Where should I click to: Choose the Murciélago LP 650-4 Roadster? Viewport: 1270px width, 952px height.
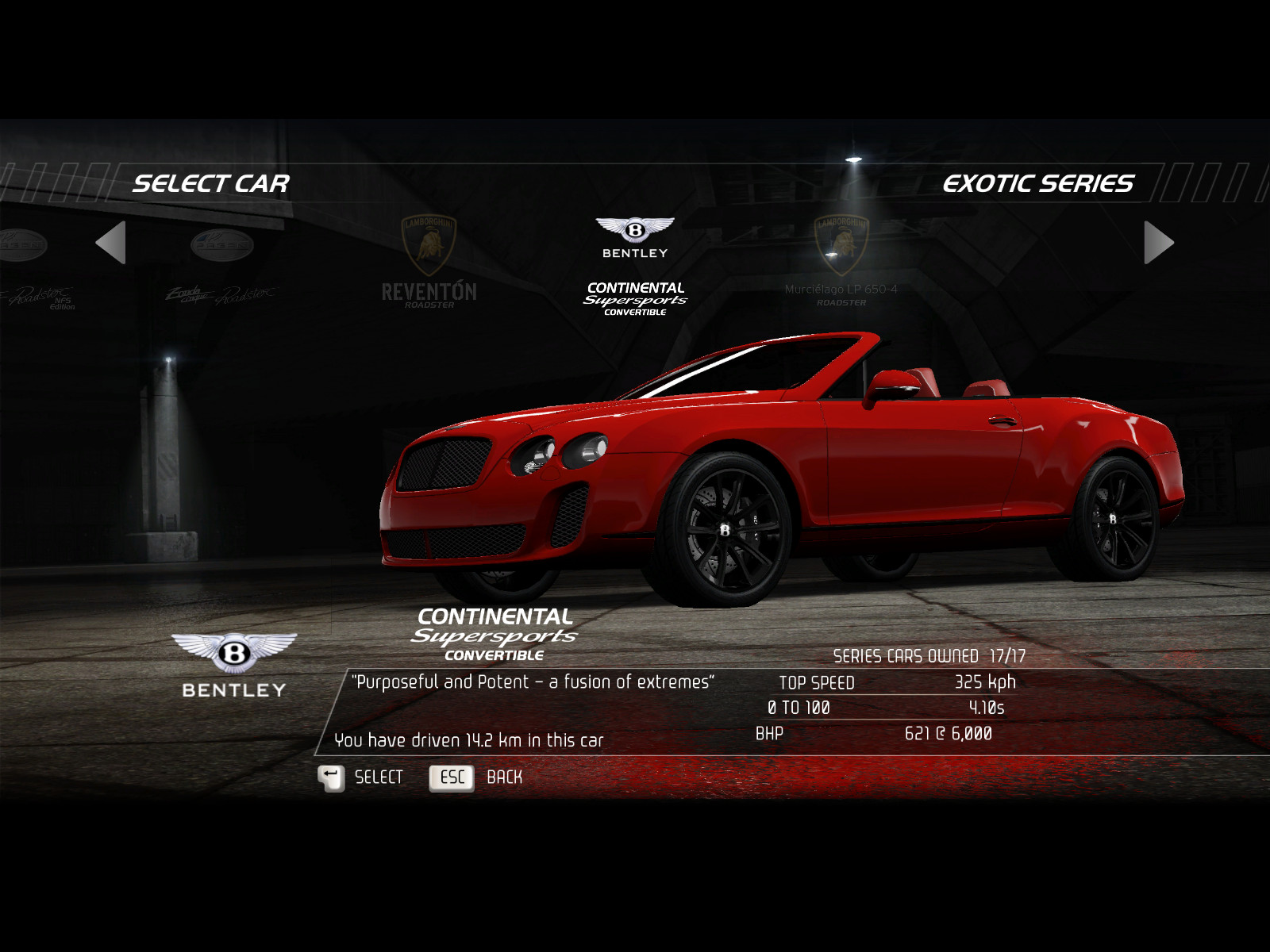841,263
